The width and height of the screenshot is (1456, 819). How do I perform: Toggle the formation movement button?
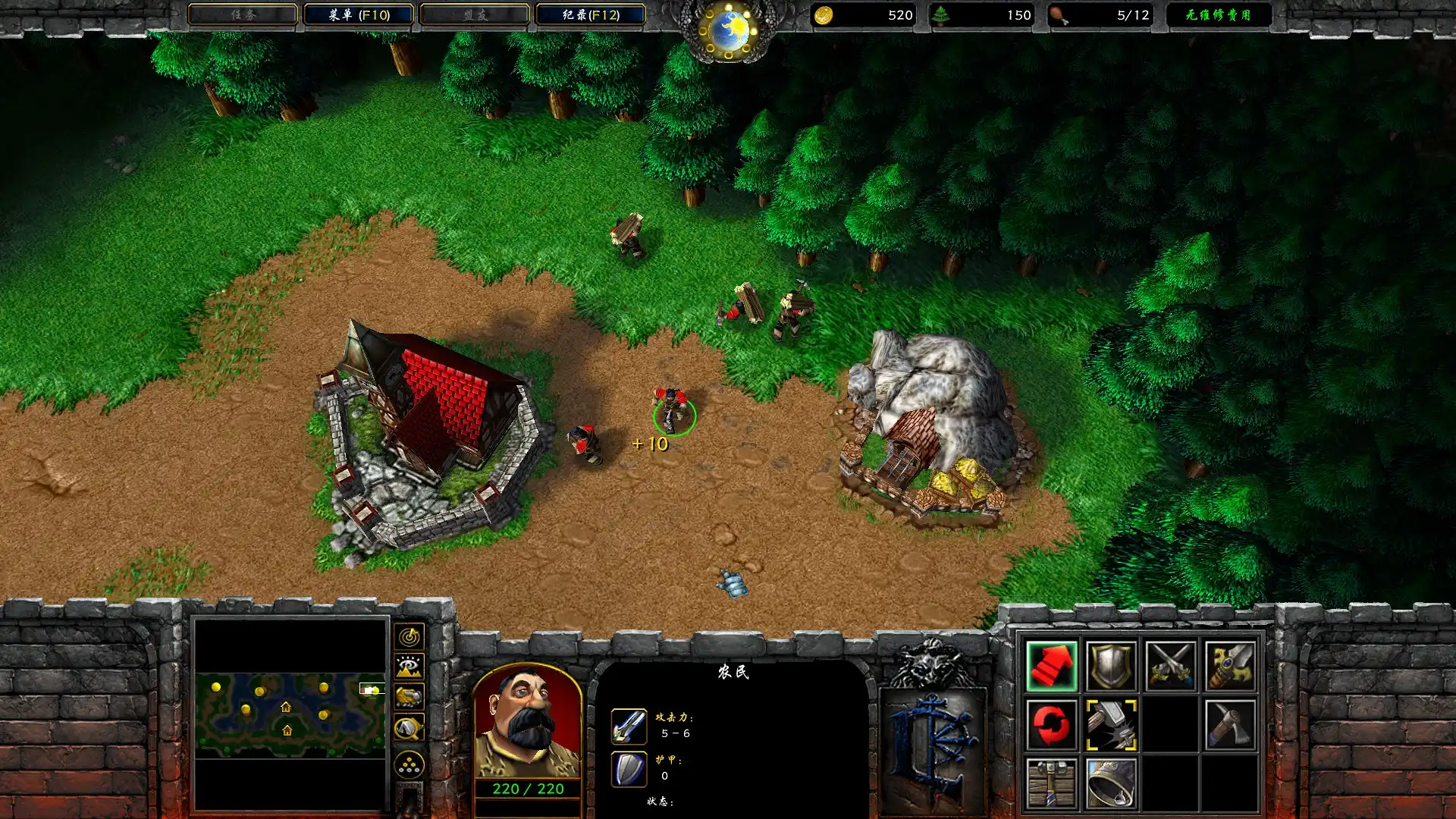coord(409,765)
